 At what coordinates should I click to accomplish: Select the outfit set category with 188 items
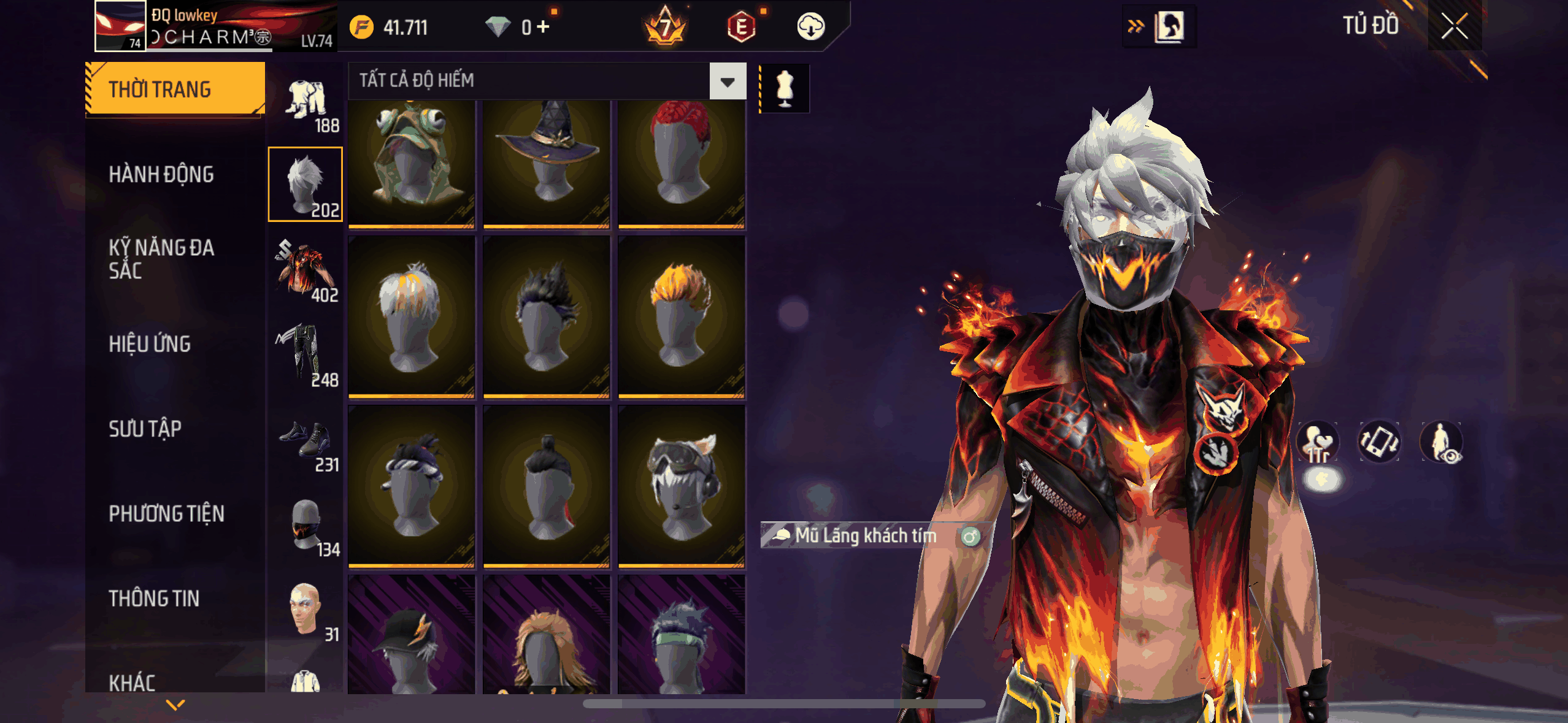click(x=306, y=105)
